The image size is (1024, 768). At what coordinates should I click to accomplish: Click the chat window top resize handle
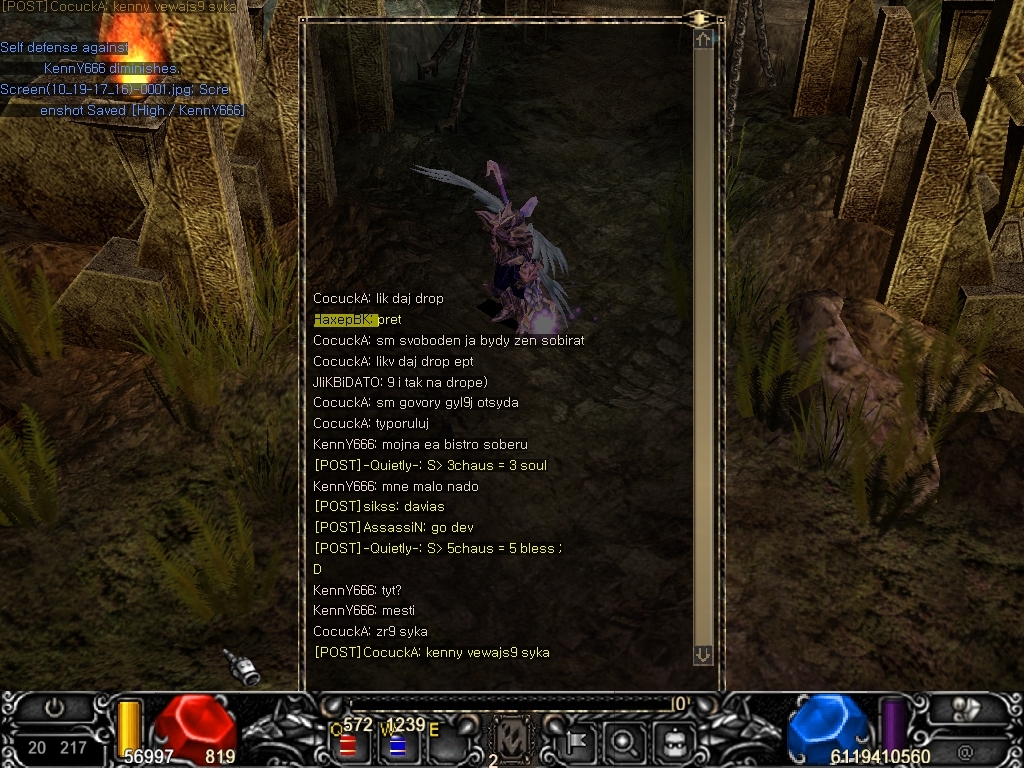click(697, 19)
